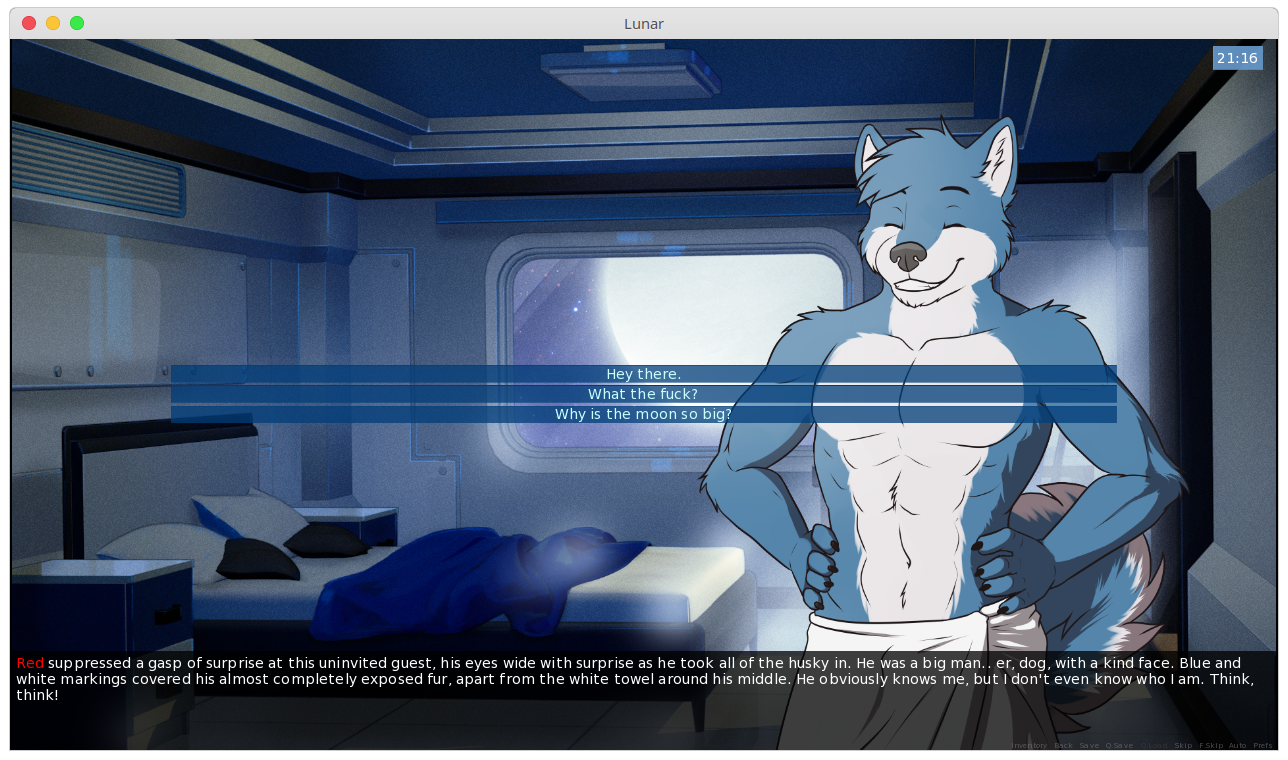Toggle Auto text advance
The image size is (1288, 760).
1238,746
